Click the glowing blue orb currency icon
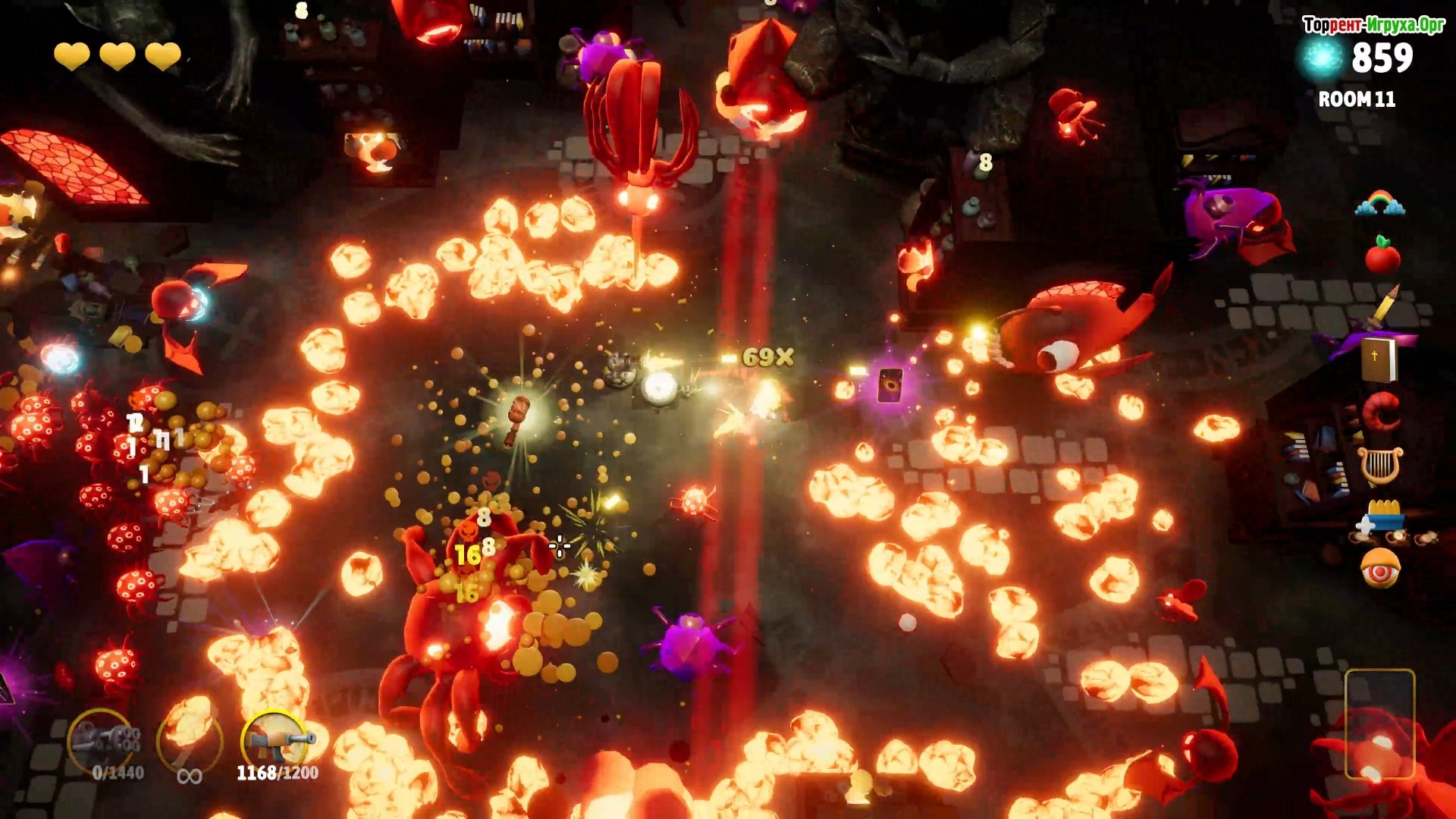Image resolution: width=1456 pixels, height=819 pixels. point(1322,59)
